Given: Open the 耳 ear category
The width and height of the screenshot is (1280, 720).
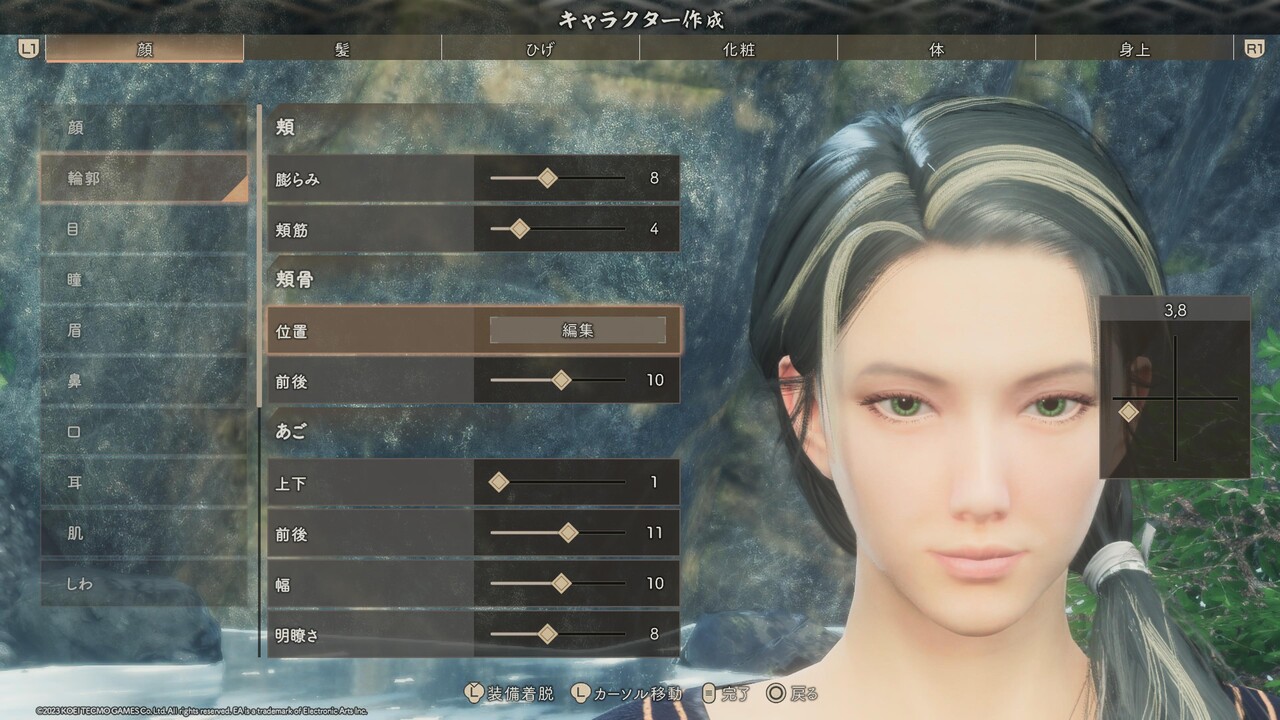Looking at the screenshot, I should click(144, 482).
